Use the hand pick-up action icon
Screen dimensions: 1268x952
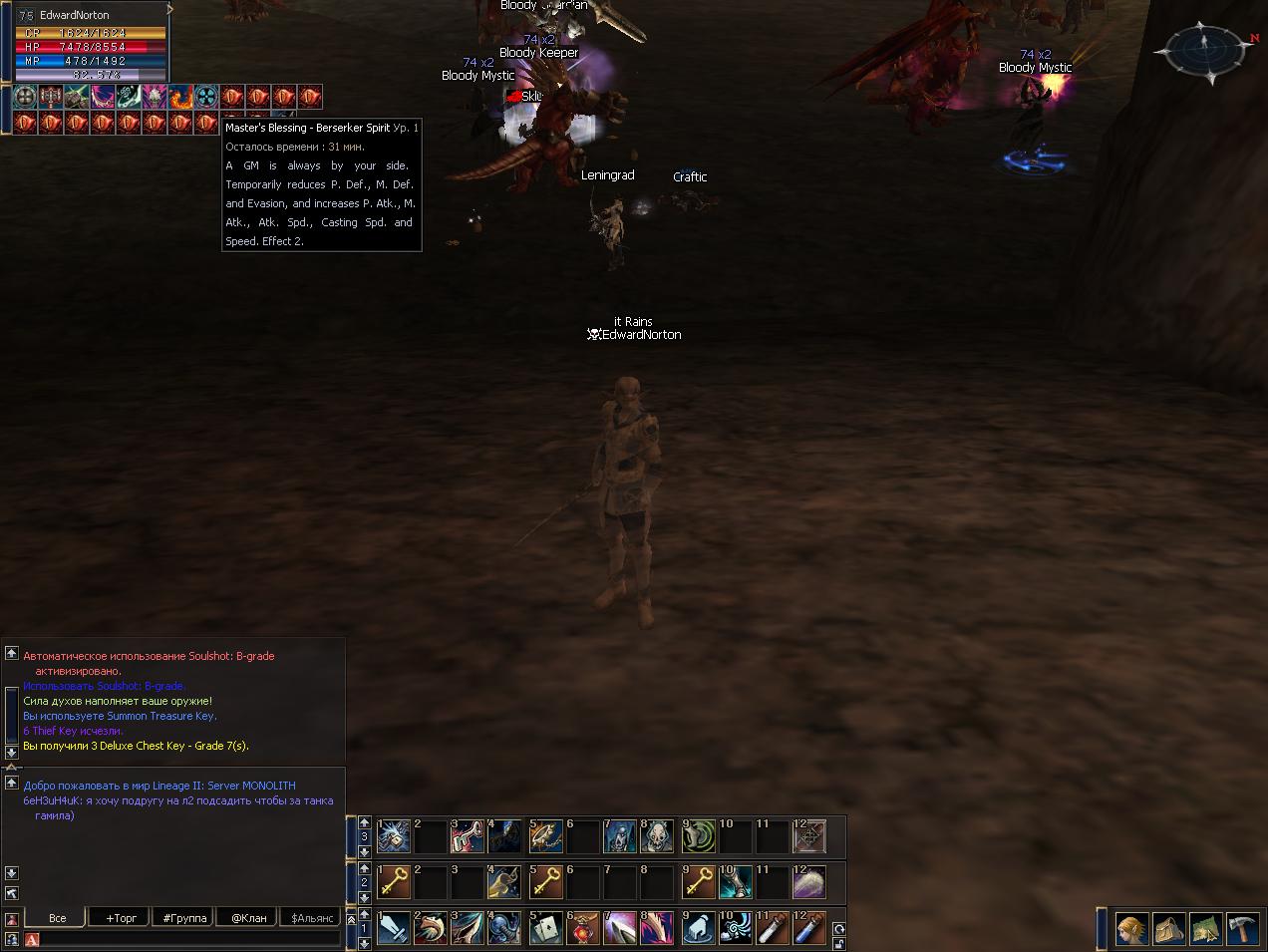pos(698,929)
